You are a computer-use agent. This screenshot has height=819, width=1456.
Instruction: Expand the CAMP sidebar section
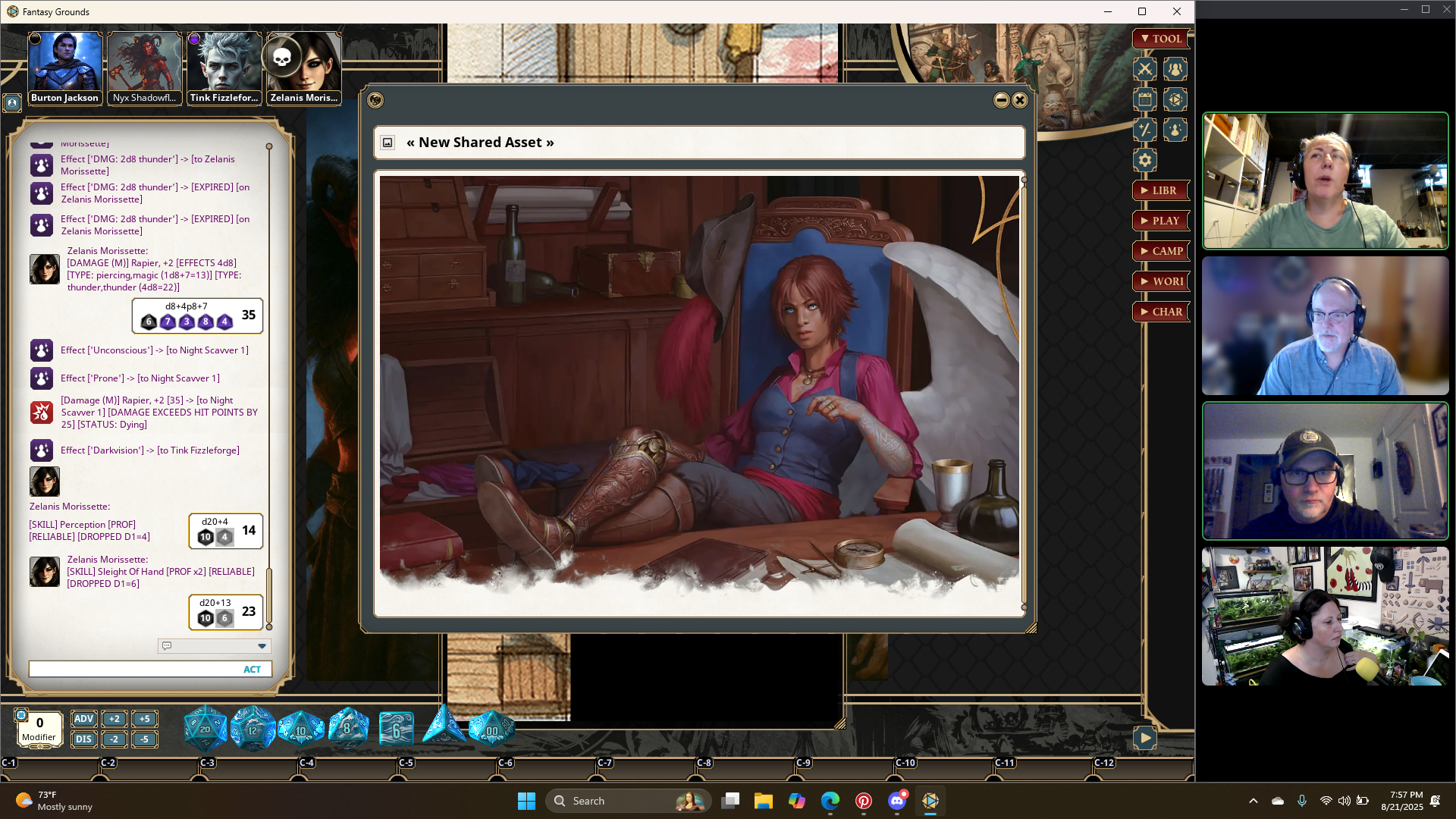point(1160,251)
